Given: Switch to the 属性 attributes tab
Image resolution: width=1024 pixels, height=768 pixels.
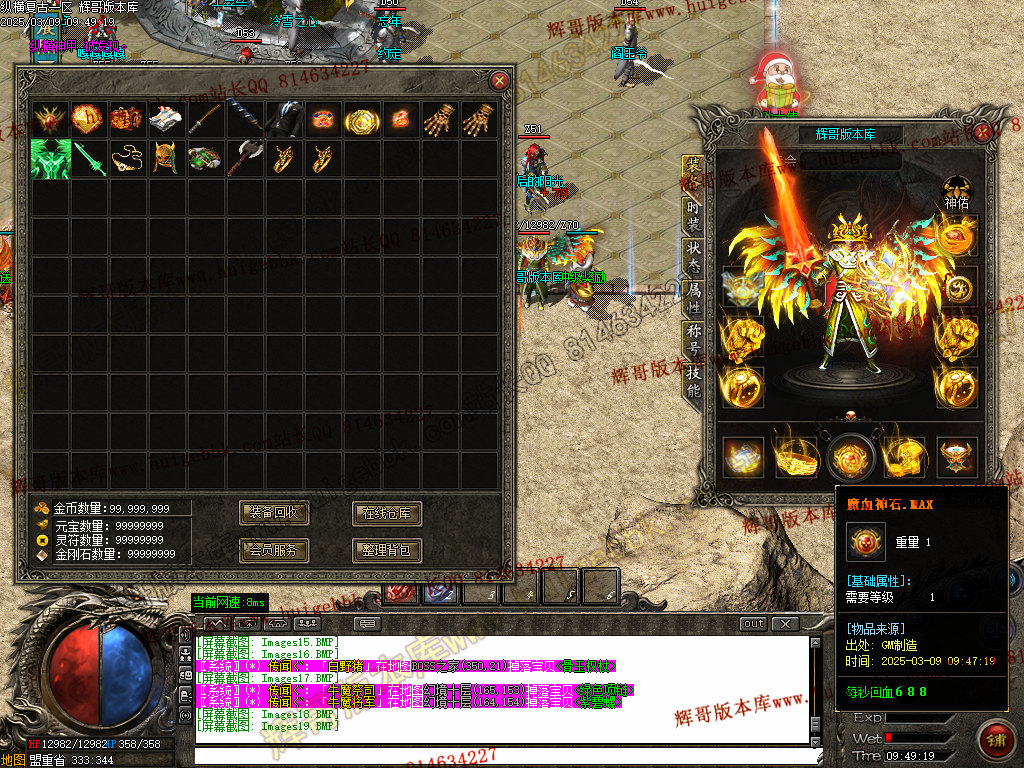Looking at the screenshot, I should point(693,296).
